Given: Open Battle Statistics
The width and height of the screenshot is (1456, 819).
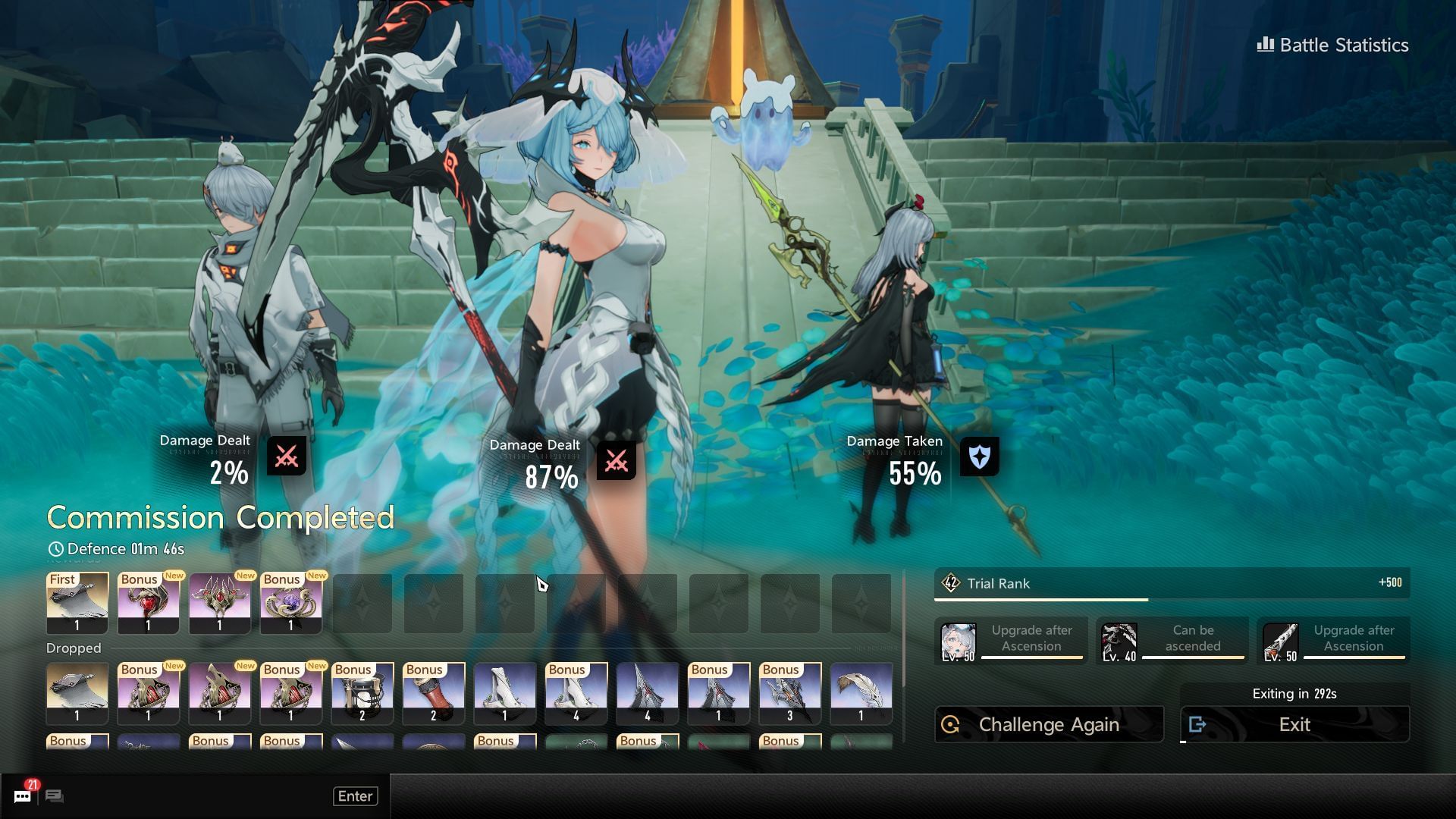Looking at the screenshot, I should [x=1332, y=45].
